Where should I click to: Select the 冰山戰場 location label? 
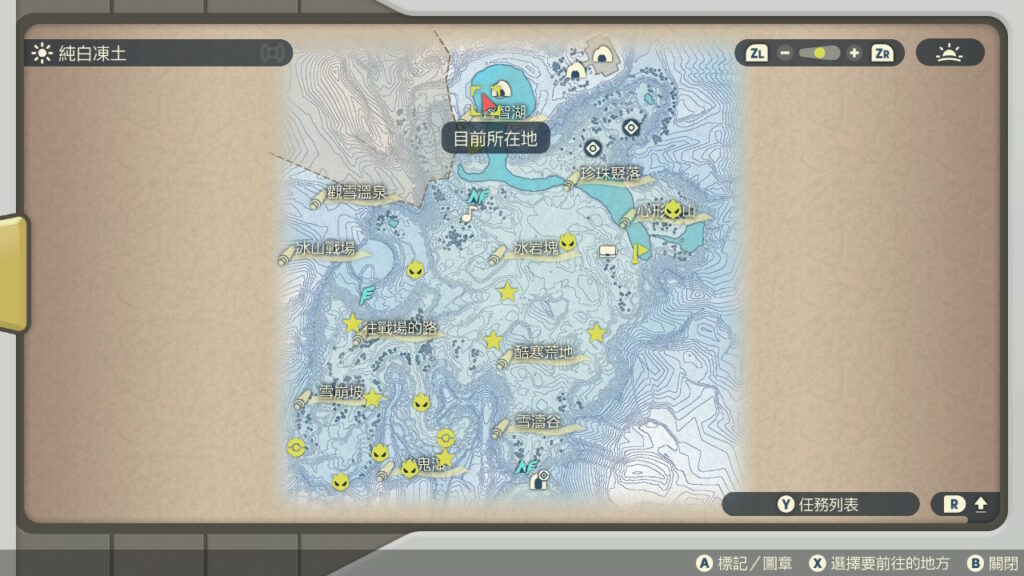pos(326,249)
